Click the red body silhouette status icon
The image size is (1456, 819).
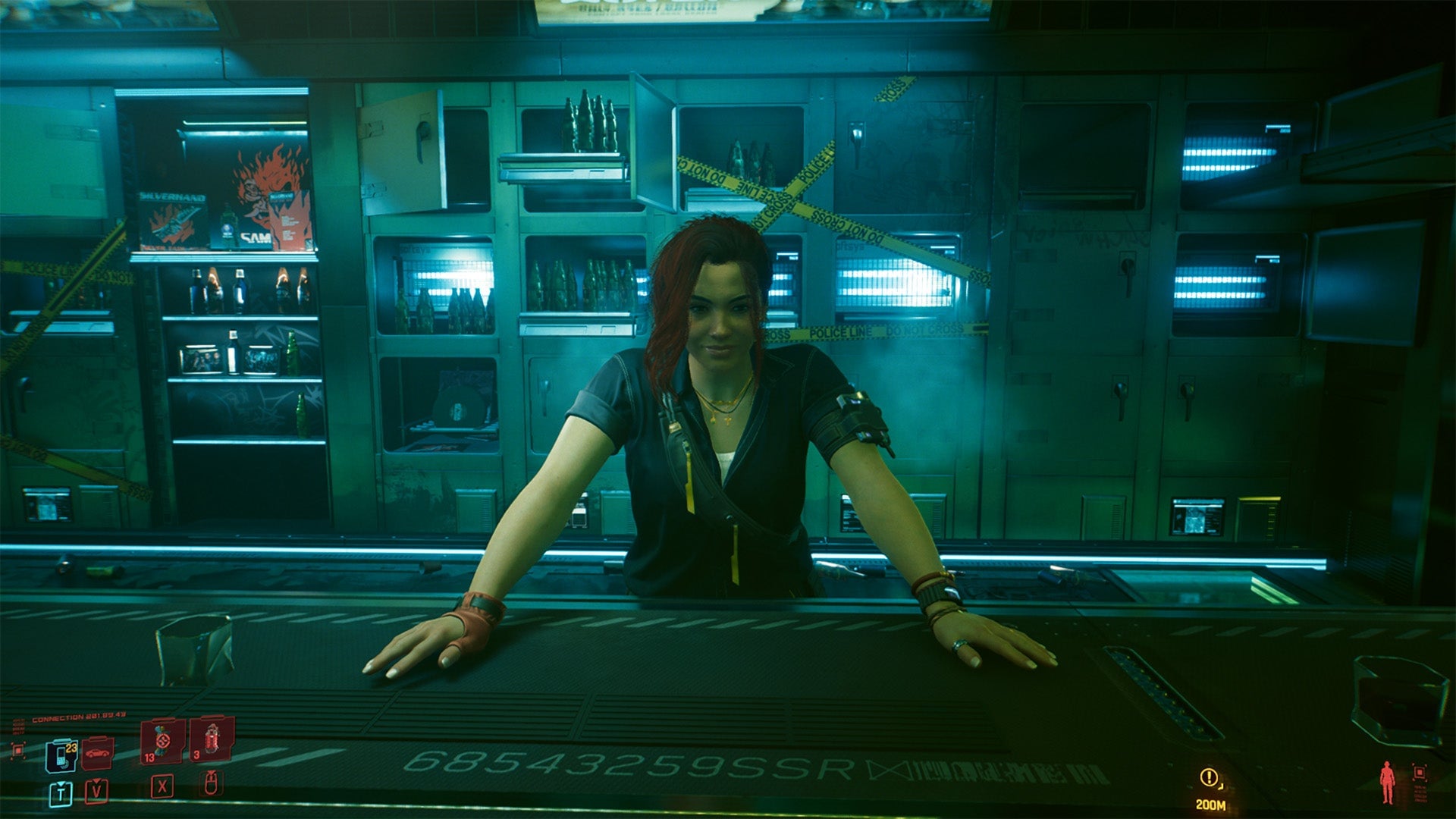coord(1388,783)
